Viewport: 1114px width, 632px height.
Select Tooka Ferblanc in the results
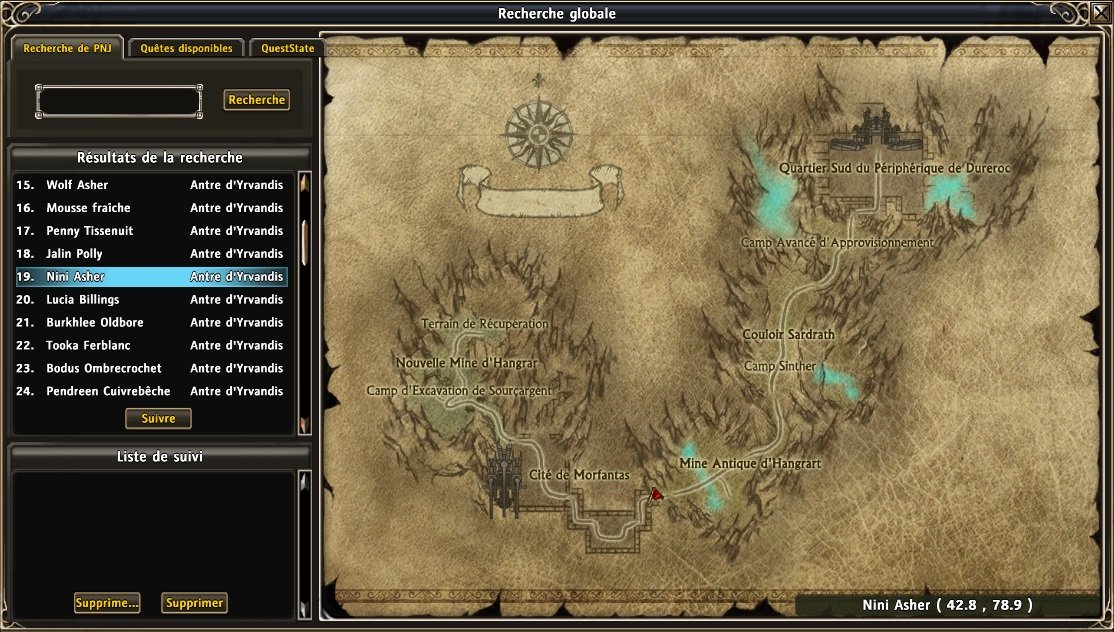[150, 346]
